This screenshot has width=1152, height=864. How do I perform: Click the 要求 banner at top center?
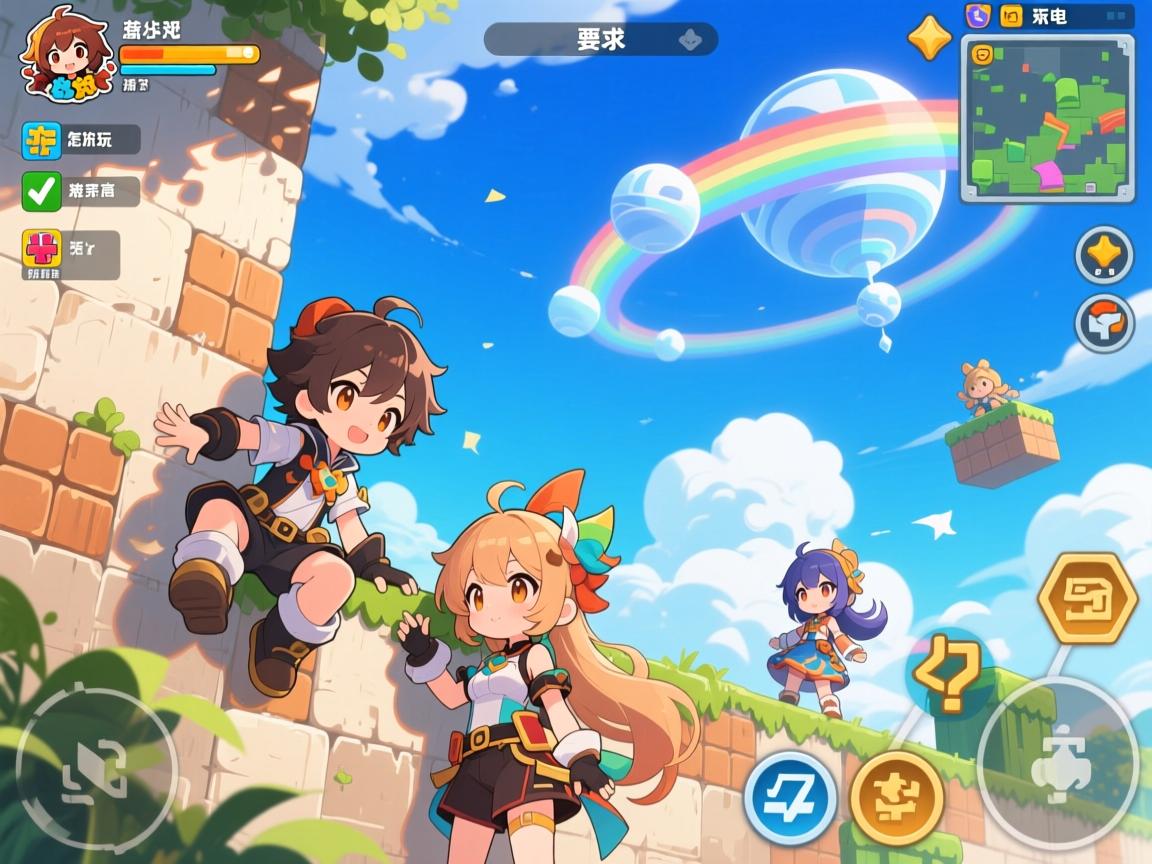(601, 39)
